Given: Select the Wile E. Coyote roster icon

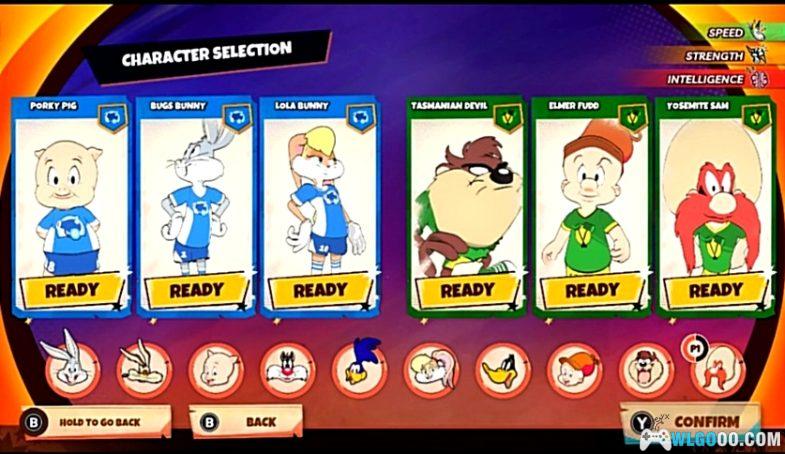Looking at the screenshot, I should pos(142,369).
